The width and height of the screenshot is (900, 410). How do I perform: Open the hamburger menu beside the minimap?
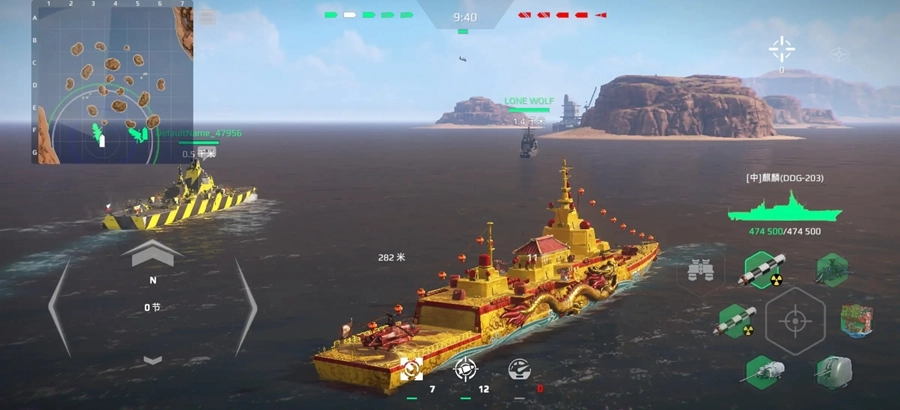[208, 17]
